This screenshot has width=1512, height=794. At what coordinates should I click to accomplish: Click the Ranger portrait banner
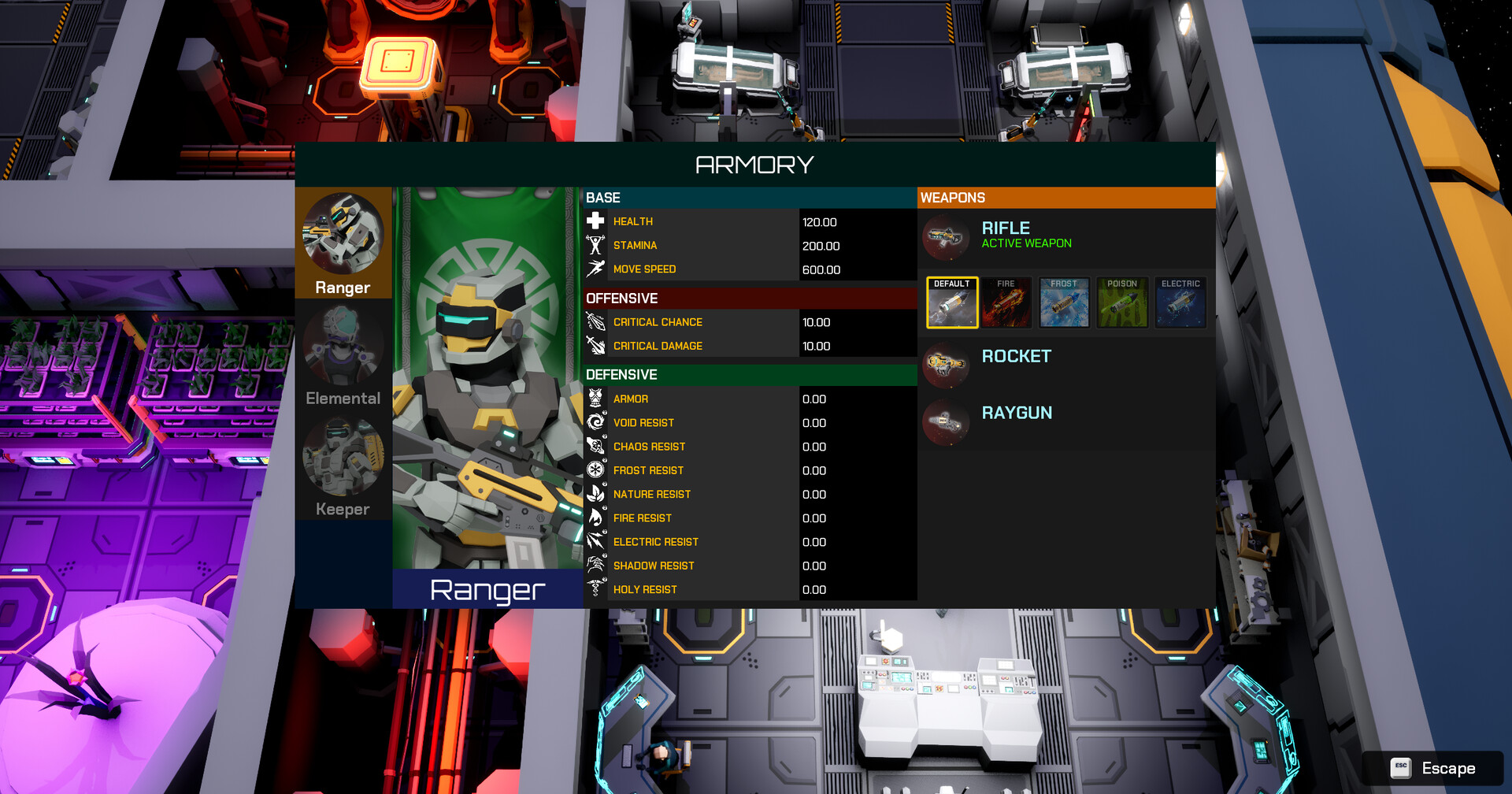[486, 378]
